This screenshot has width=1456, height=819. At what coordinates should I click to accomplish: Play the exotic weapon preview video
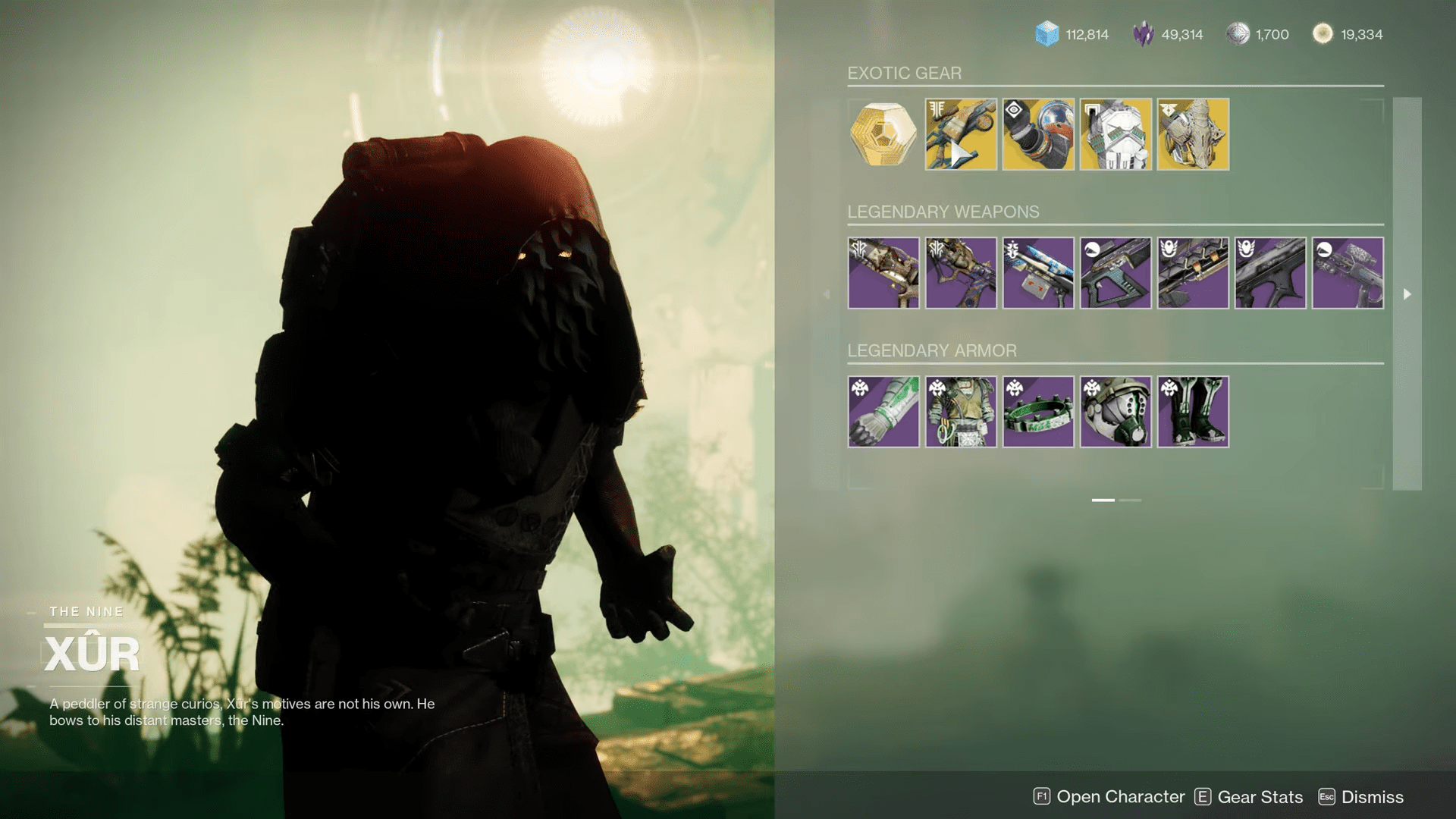click(960, 152)
